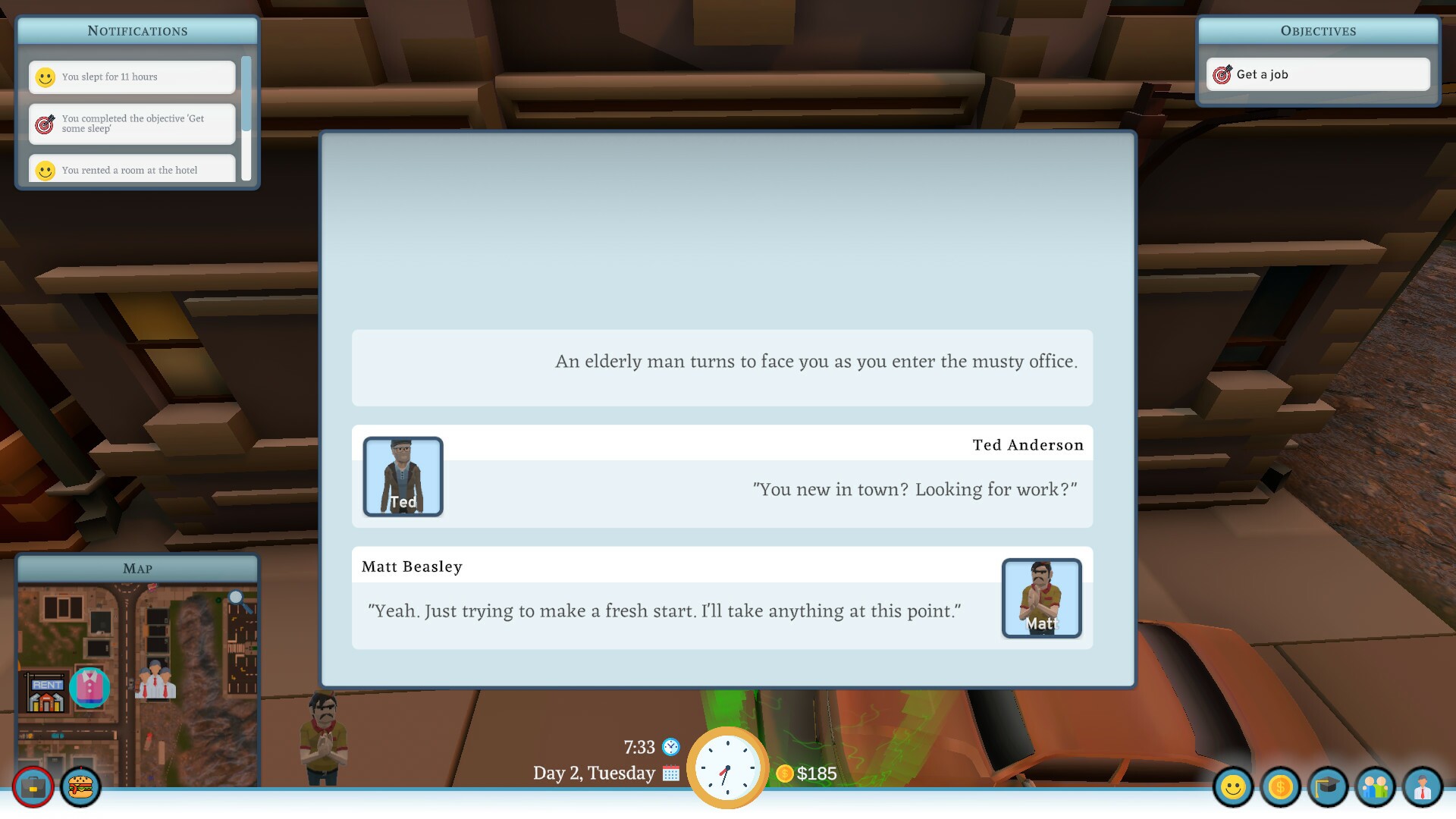
Task: Select the RENT building on the map
Action: click(48, 685)
